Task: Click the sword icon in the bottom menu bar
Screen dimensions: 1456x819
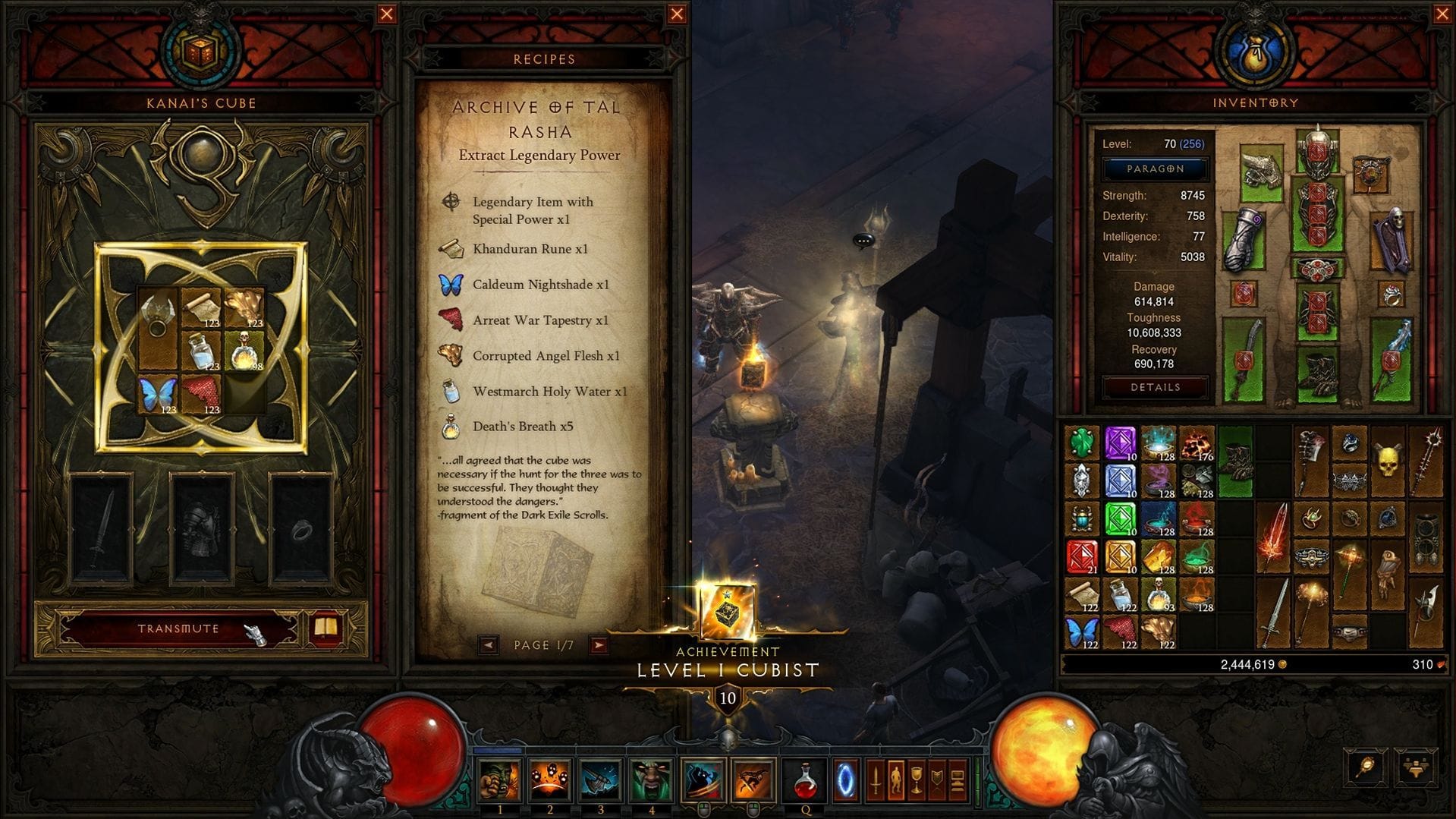Action: click(876, 780)
